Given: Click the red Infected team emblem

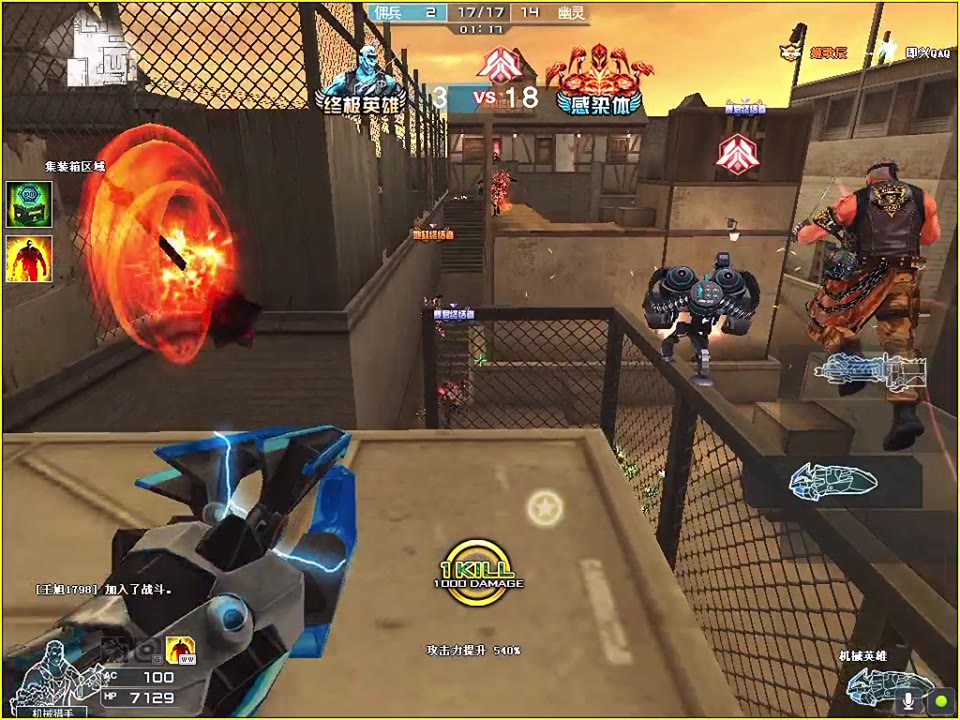Looking at the screenshot, I should coord(599,78).
